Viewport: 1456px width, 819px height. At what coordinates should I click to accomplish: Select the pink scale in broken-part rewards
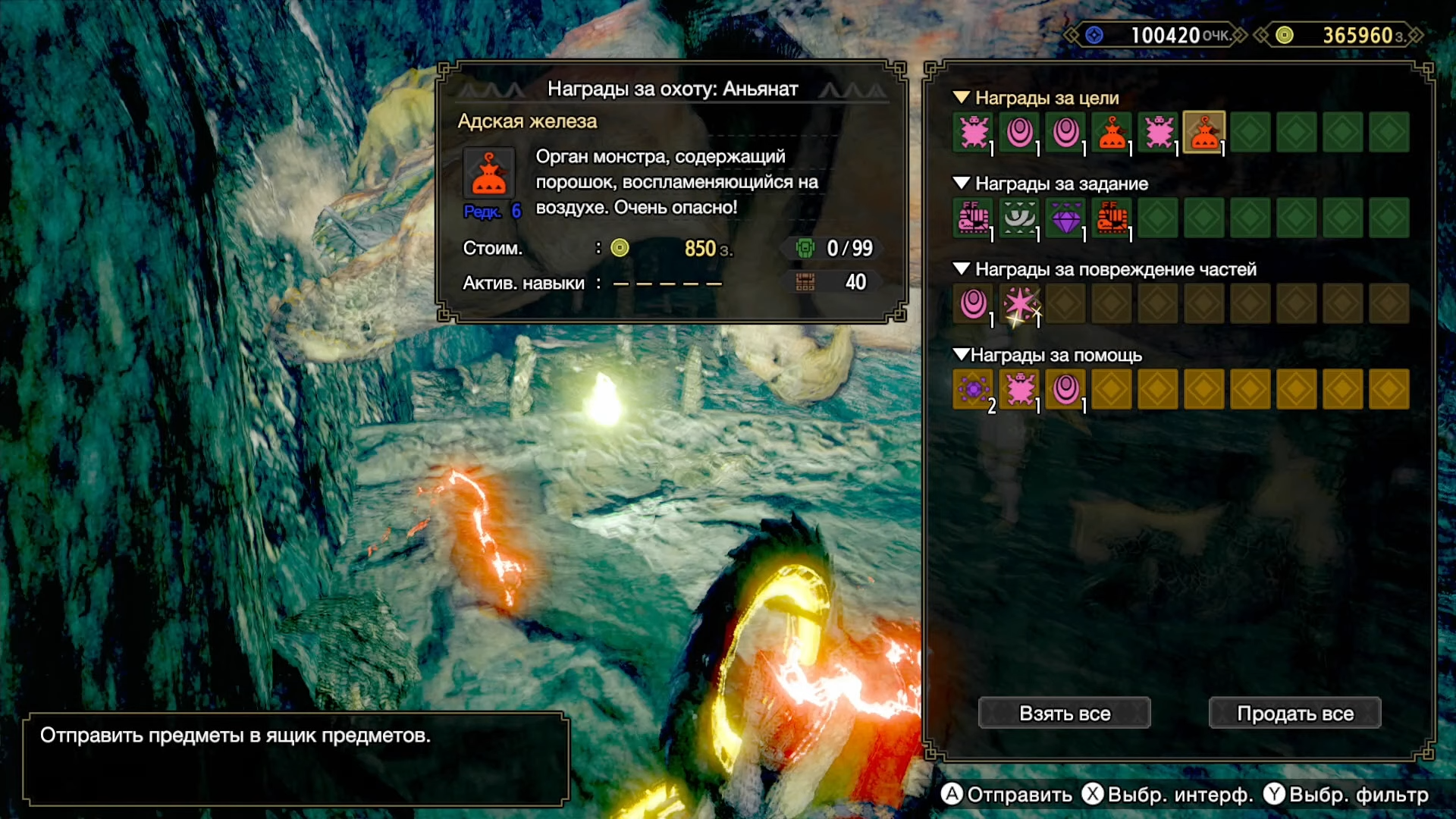(x=973, y=304)
